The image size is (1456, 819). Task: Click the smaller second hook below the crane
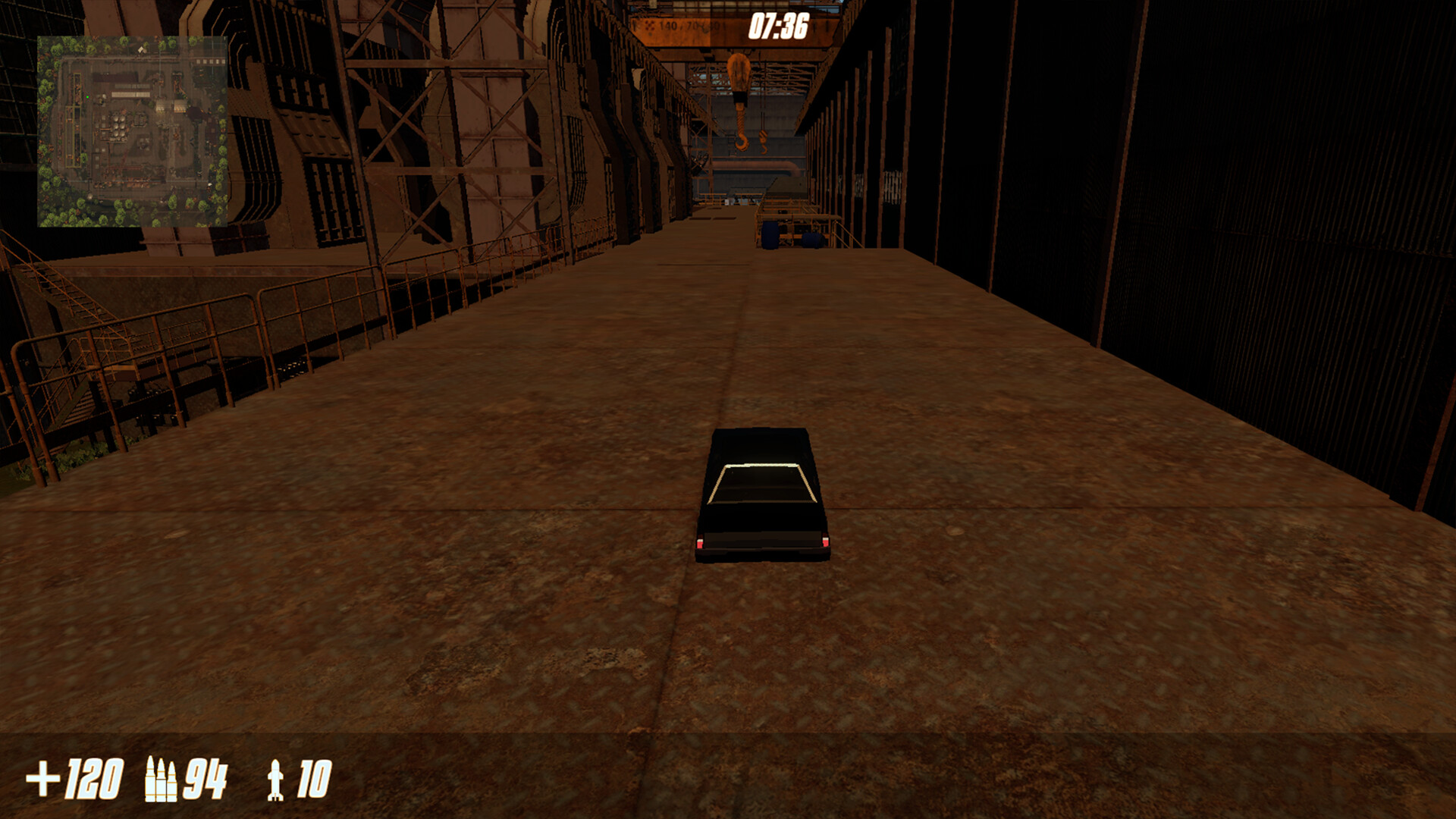click(x=764, y=143)
